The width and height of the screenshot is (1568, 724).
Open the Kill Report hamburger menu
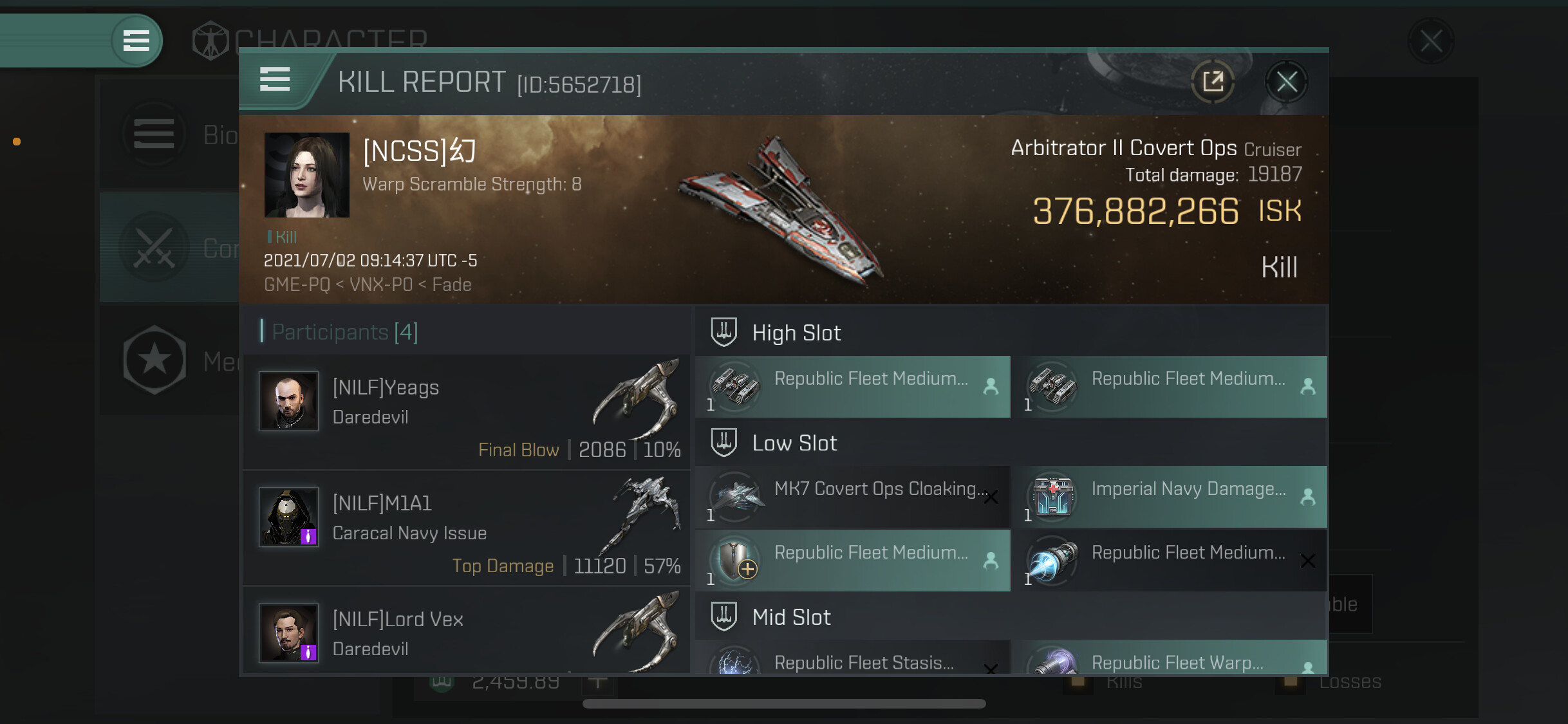tap(275, 80)
